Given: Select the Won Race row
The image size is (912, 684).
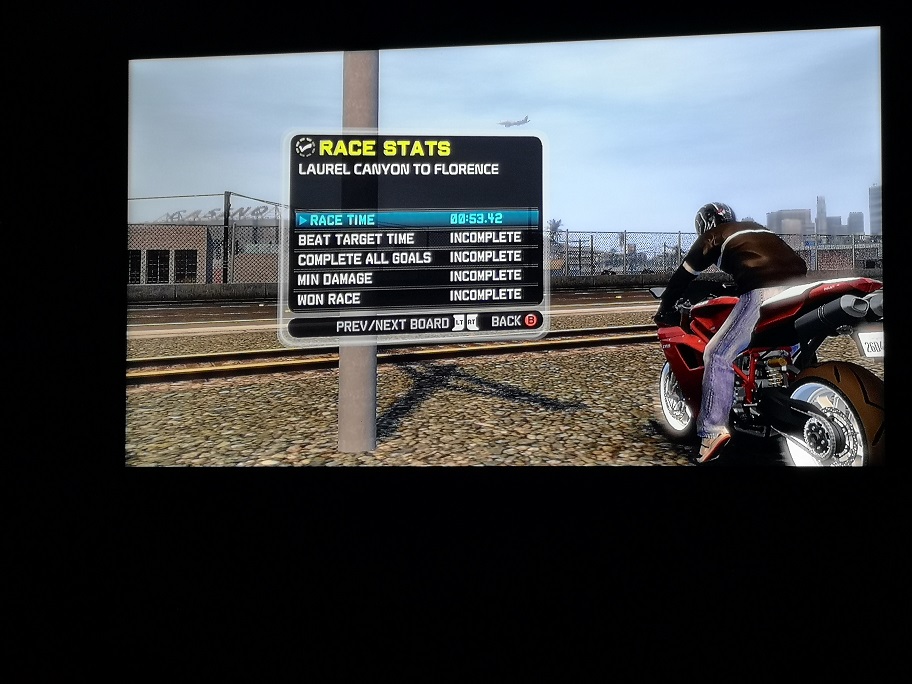Looking at the screenshot, I should click(x=416, y=296).
